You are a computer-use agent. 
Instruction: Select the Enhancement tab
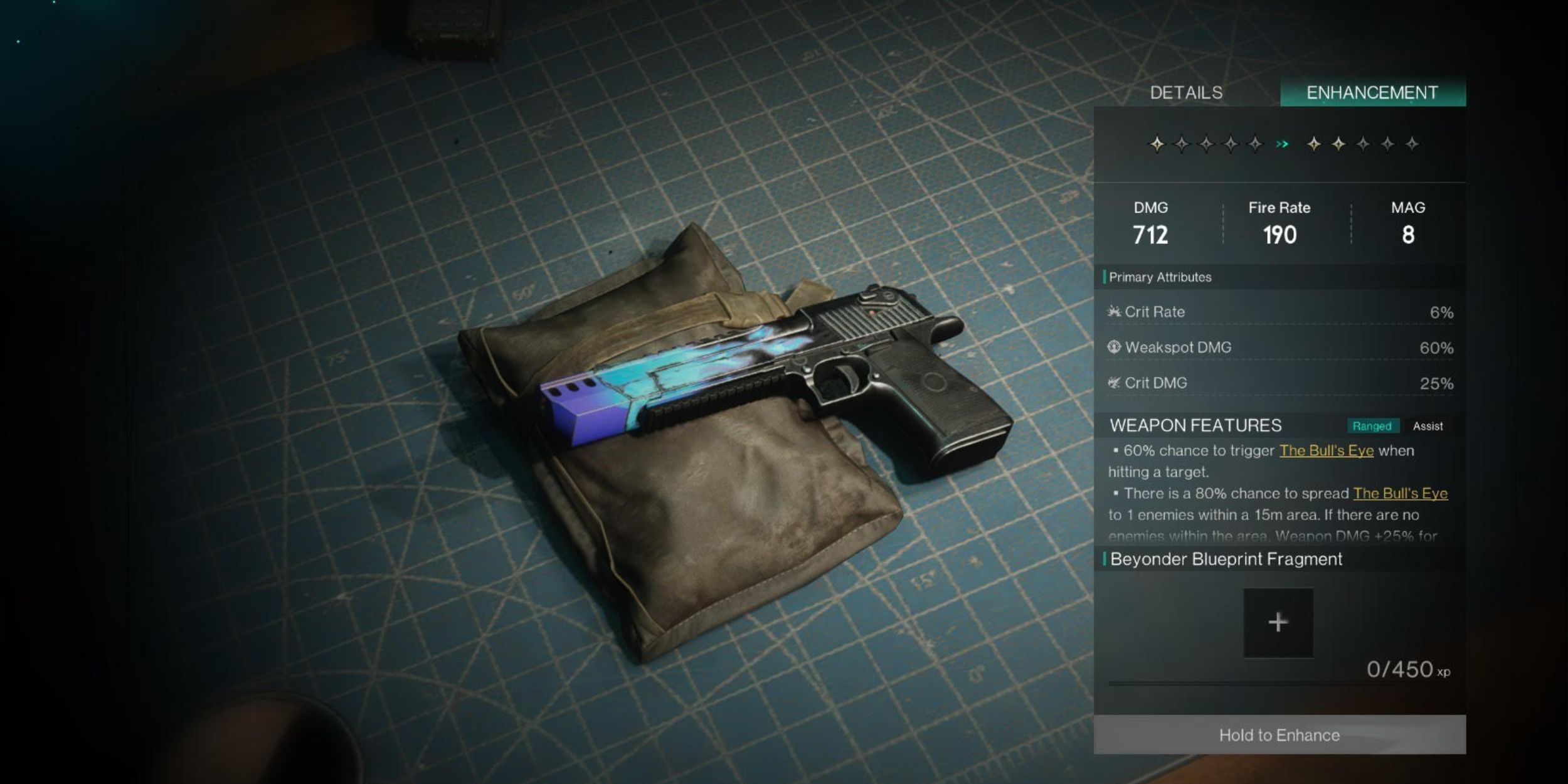1372,93
